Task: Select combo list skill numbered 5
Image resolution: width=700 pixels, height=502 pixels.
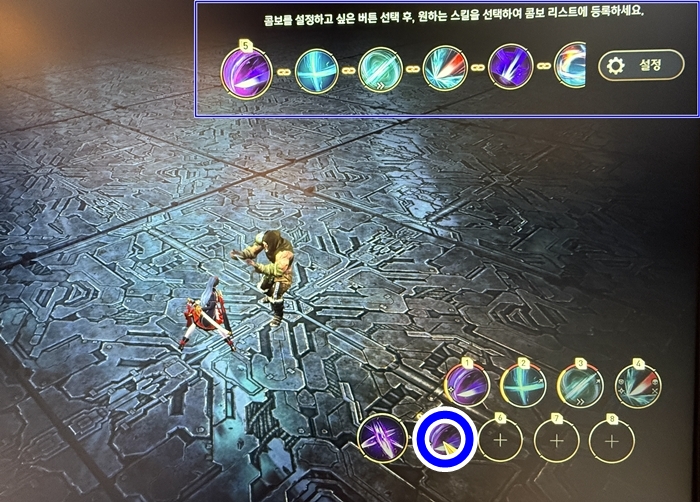Action: pyautogui.click(x=247, y=71)
